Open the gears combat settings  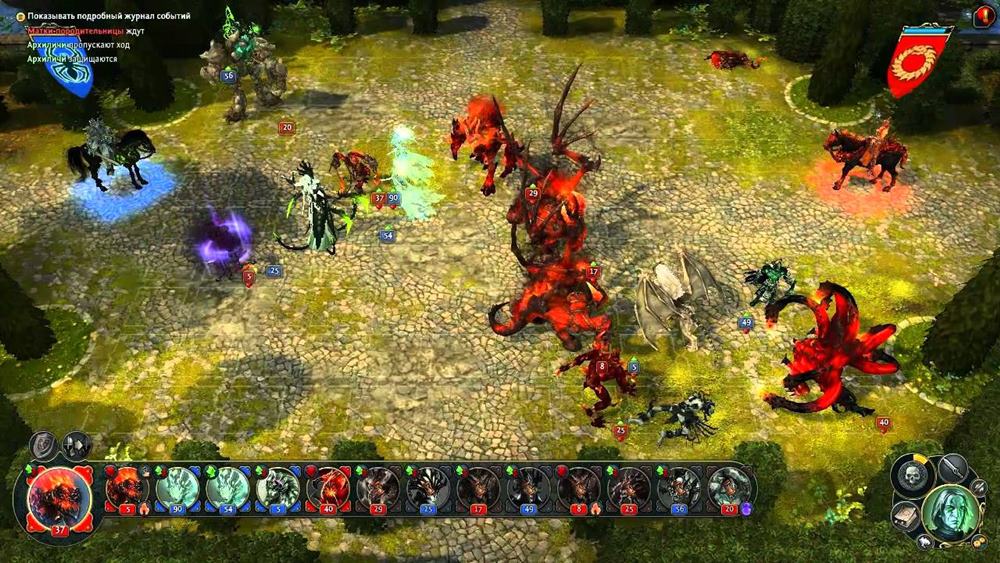982,540
